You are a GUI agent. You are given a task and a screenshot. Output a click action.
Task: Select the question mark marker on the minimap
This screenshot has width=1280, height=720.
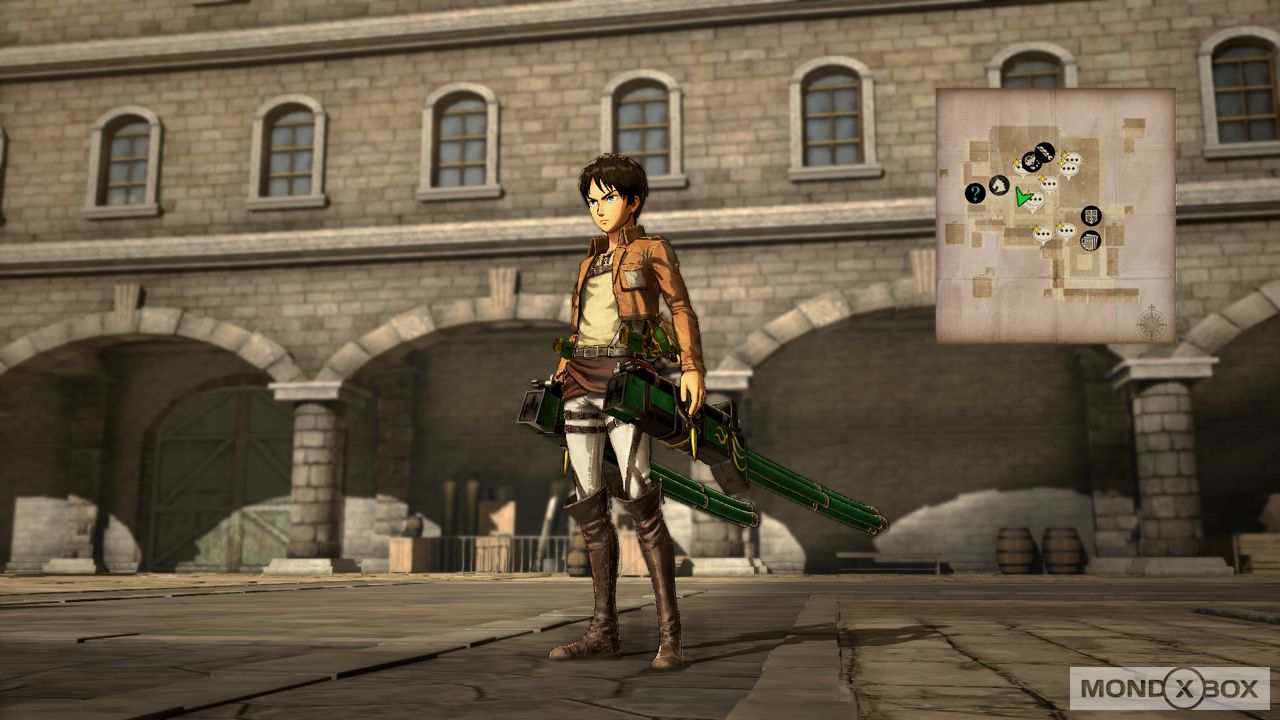pos(974,193)
